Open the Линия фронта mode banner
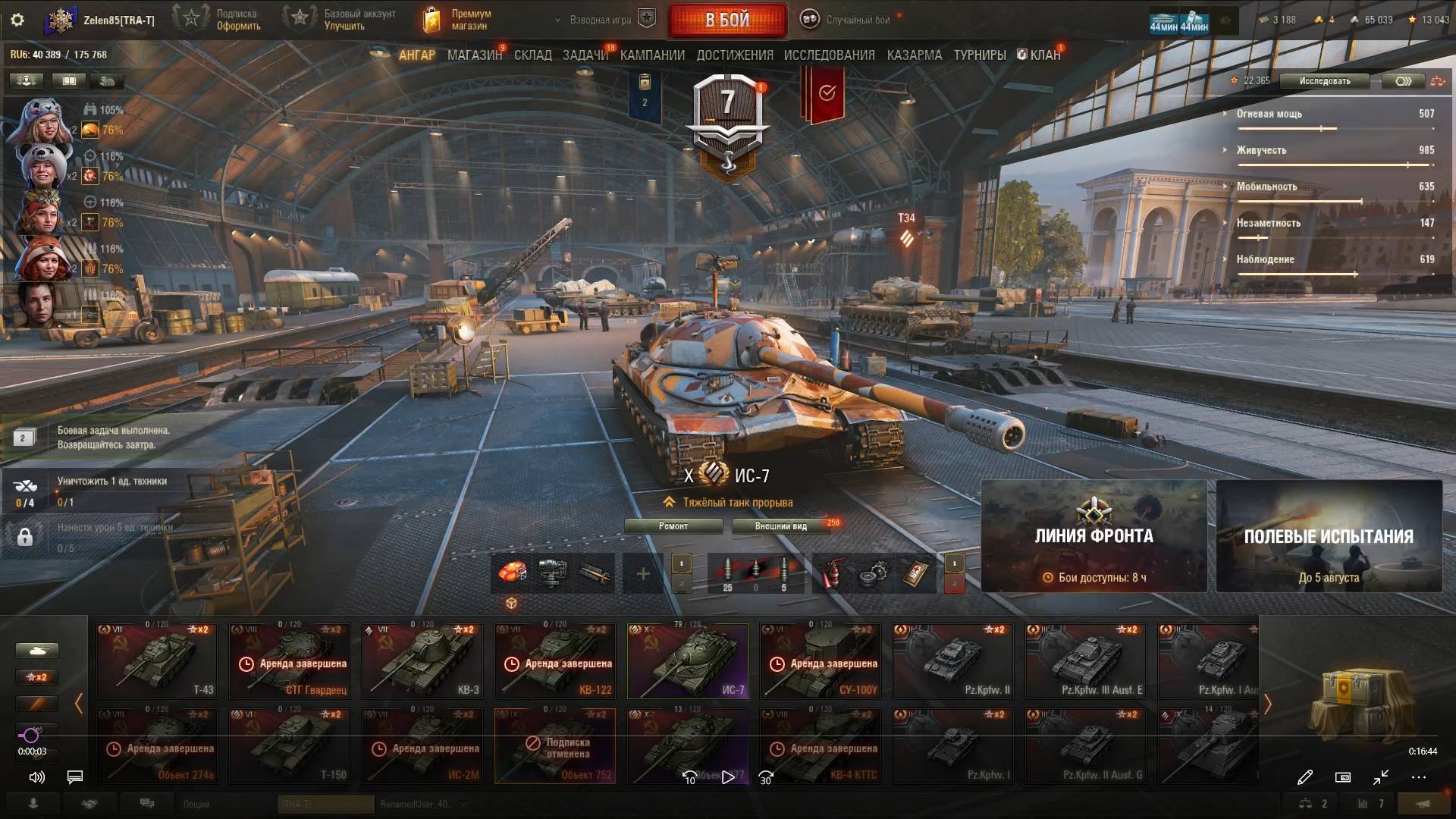This screenshot has width=1456, height=819. pos(1094,536)
